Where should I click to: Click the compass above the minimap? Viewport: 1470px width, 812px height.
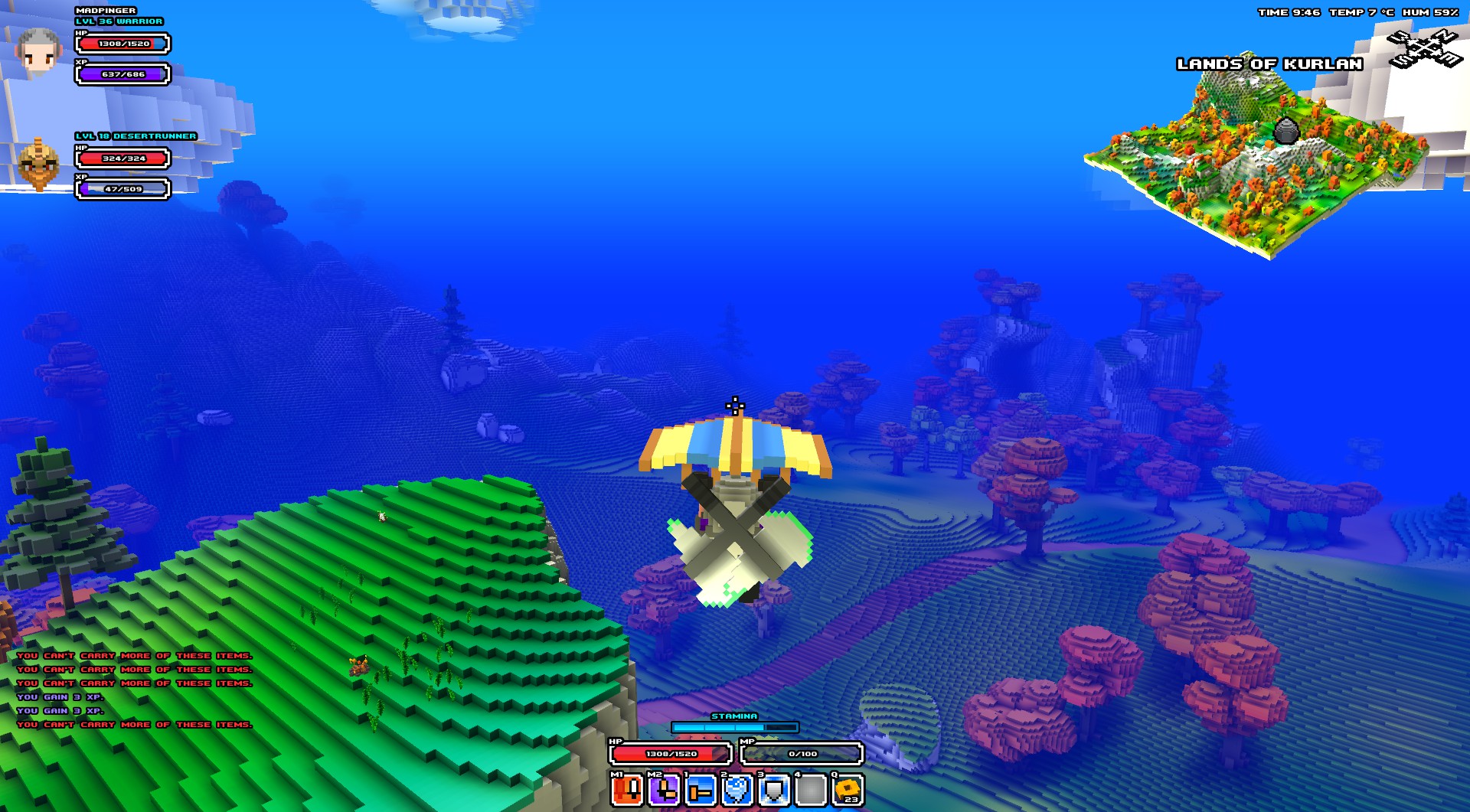pos(1426,49)
